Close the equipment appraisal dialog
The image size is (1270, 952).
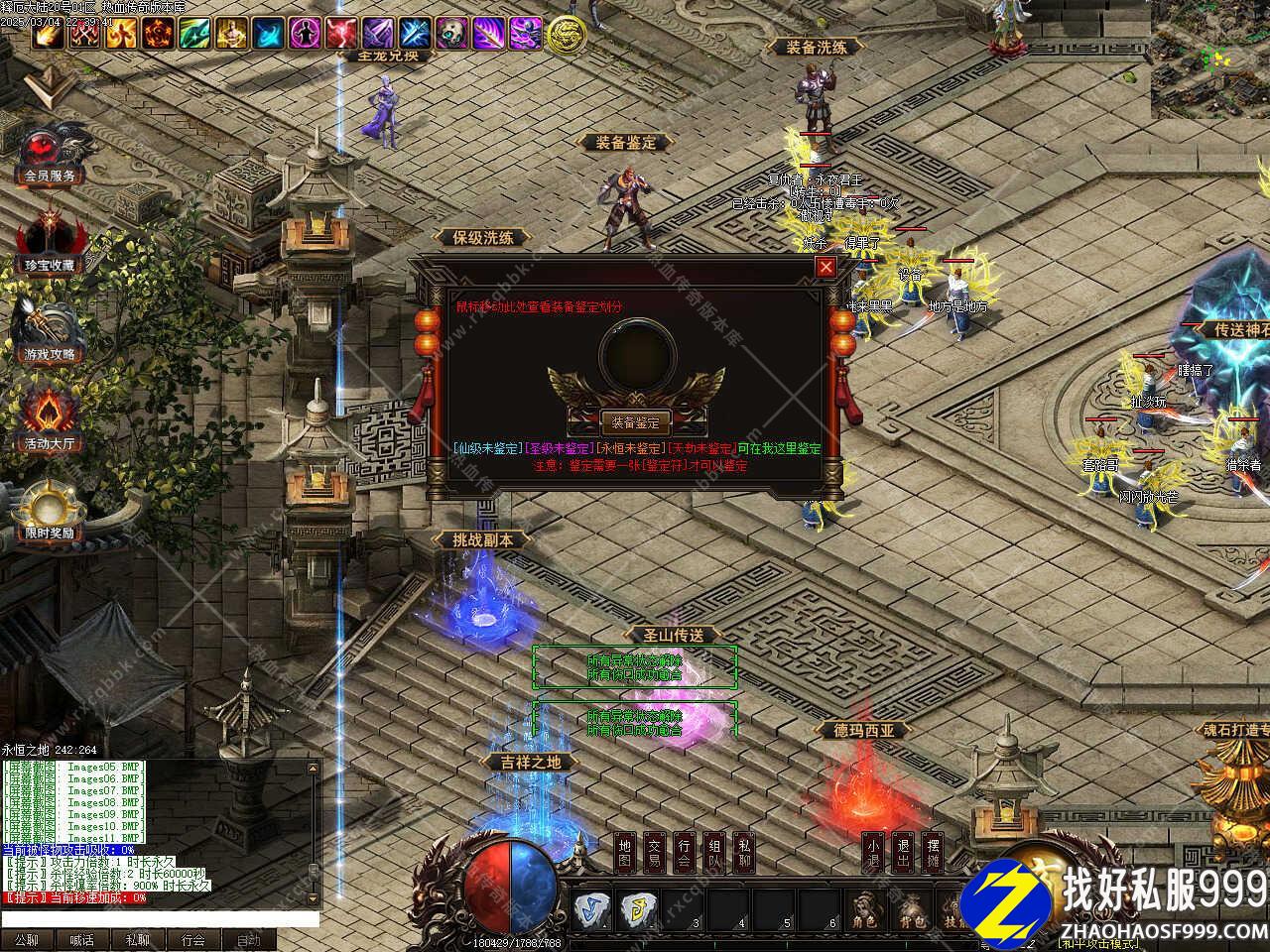point(825,267)
